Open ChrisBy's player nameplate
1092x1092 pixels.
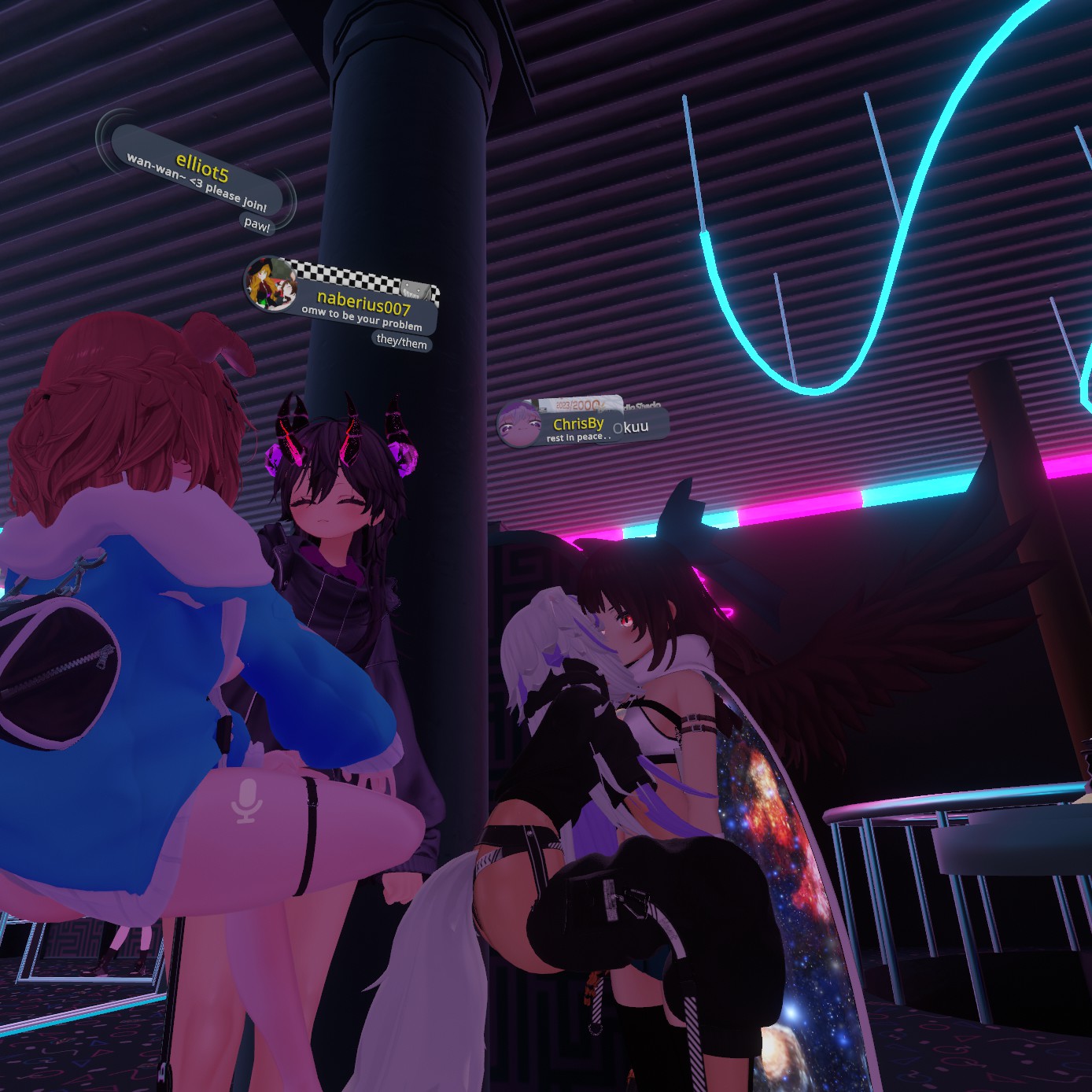click(577, 425)
